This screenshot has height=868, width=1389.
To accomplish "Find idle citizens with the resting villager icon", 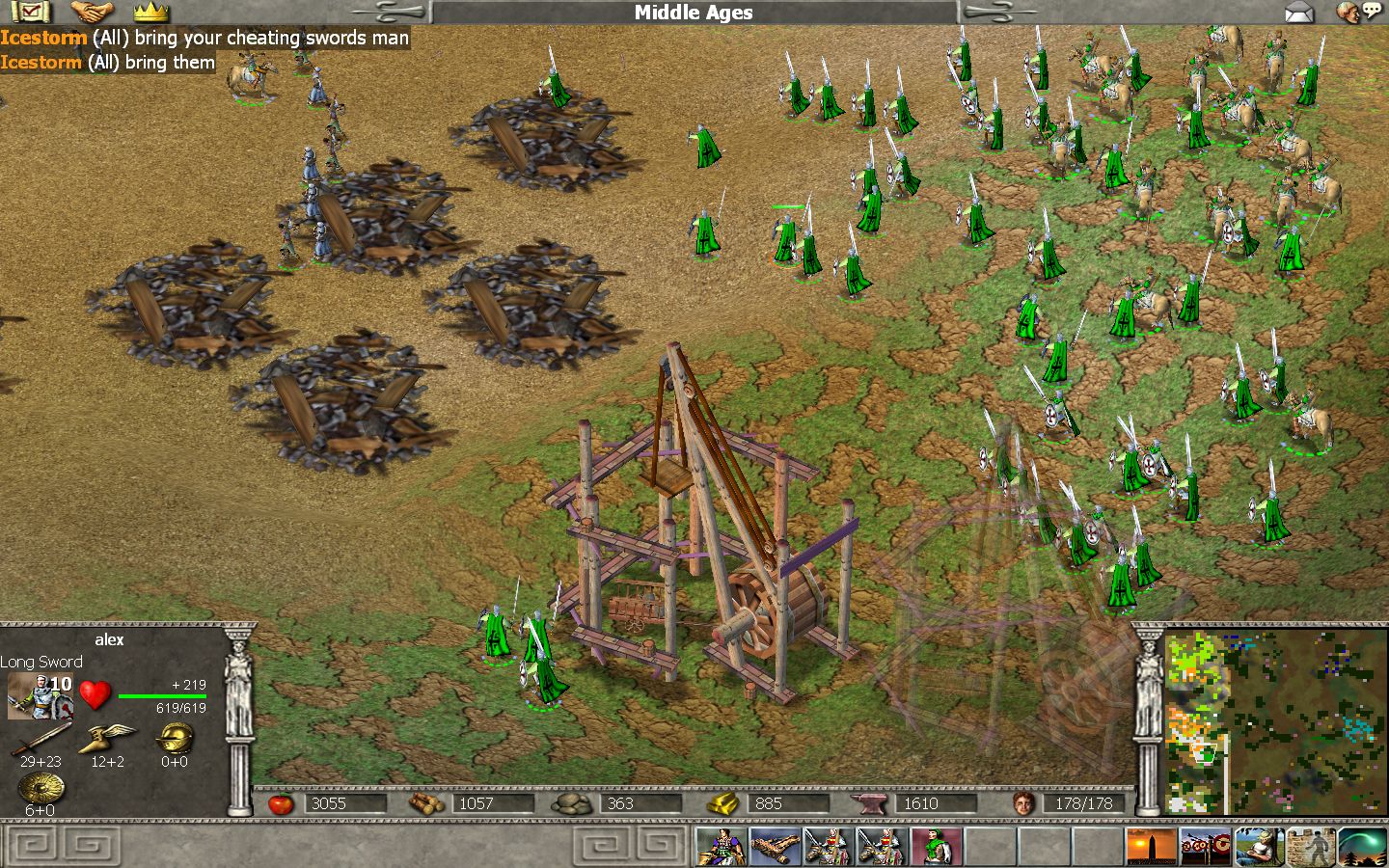I will [x=1259, y=847].
